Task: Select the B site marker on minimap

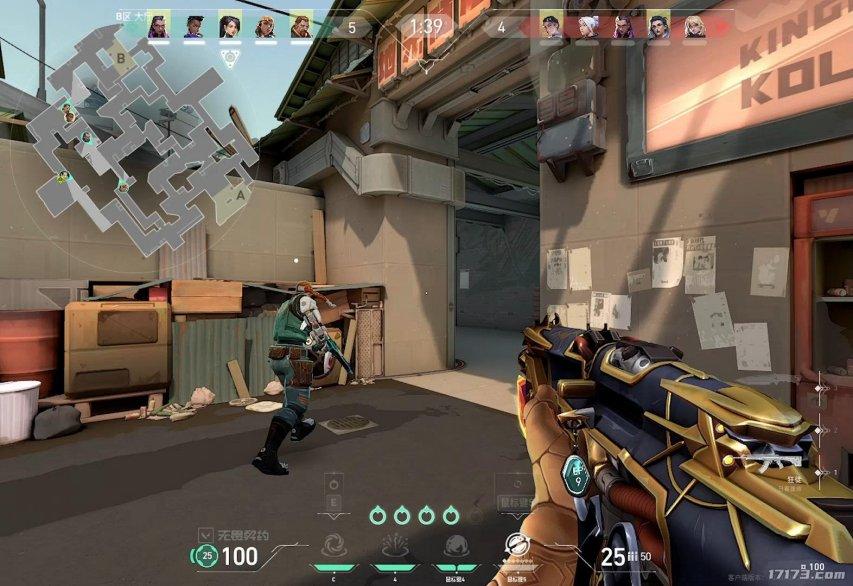Action: pos(123,59)
